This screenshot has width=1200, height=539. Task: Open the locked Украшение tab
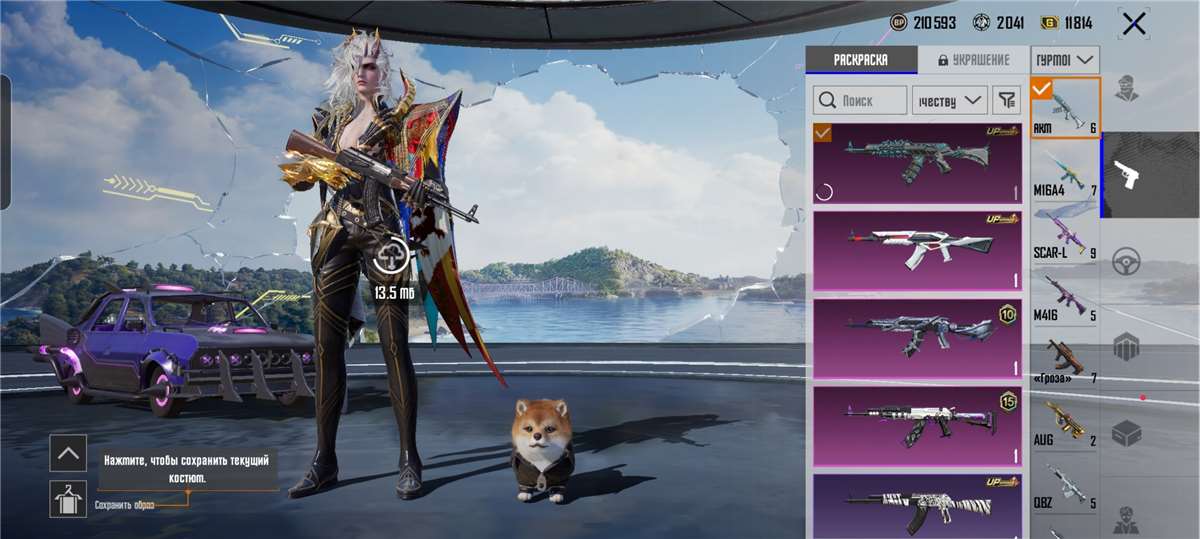[973, 60]
